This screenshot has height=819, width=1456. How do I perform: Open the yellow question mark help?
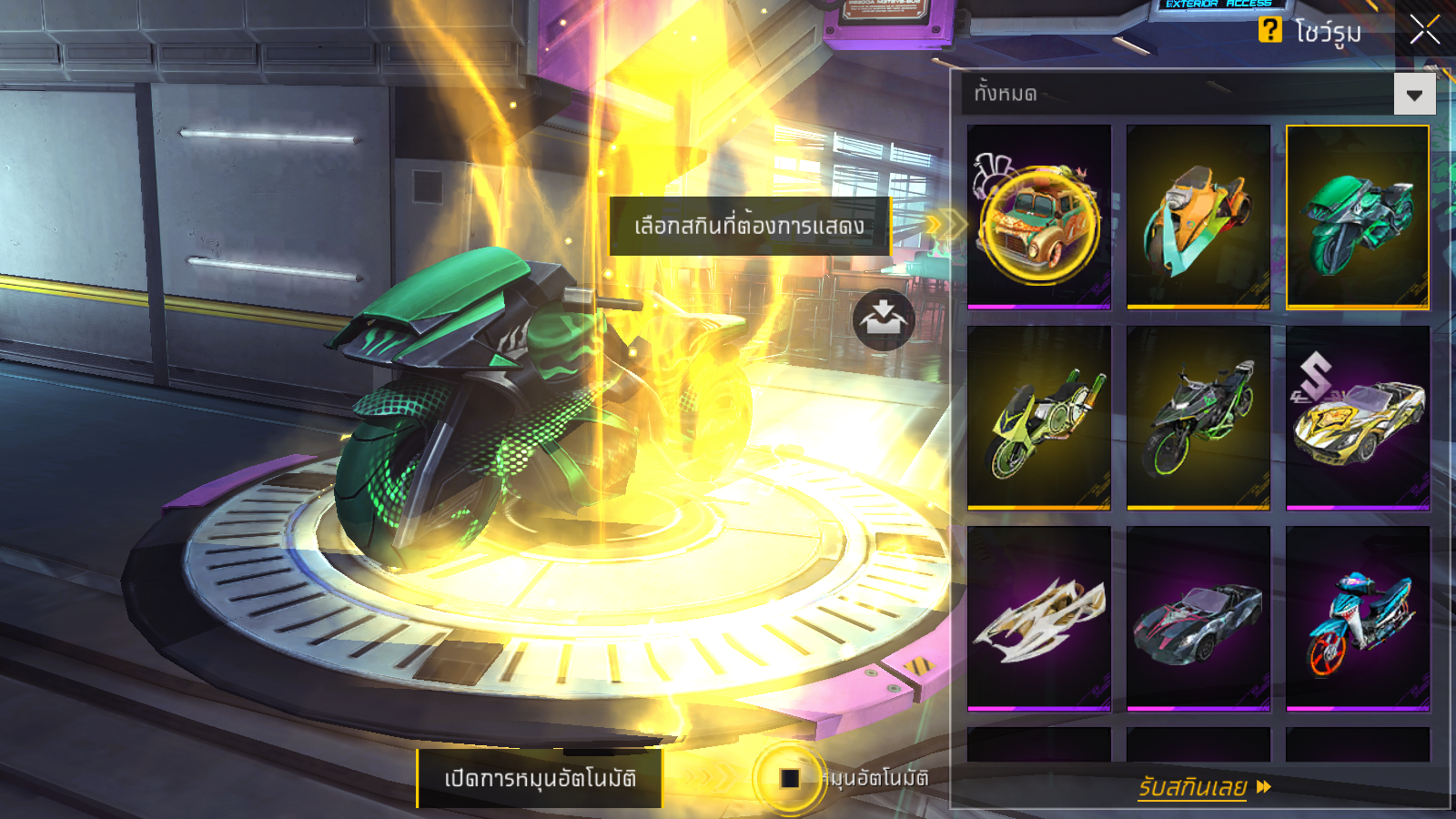point(1269,30)
